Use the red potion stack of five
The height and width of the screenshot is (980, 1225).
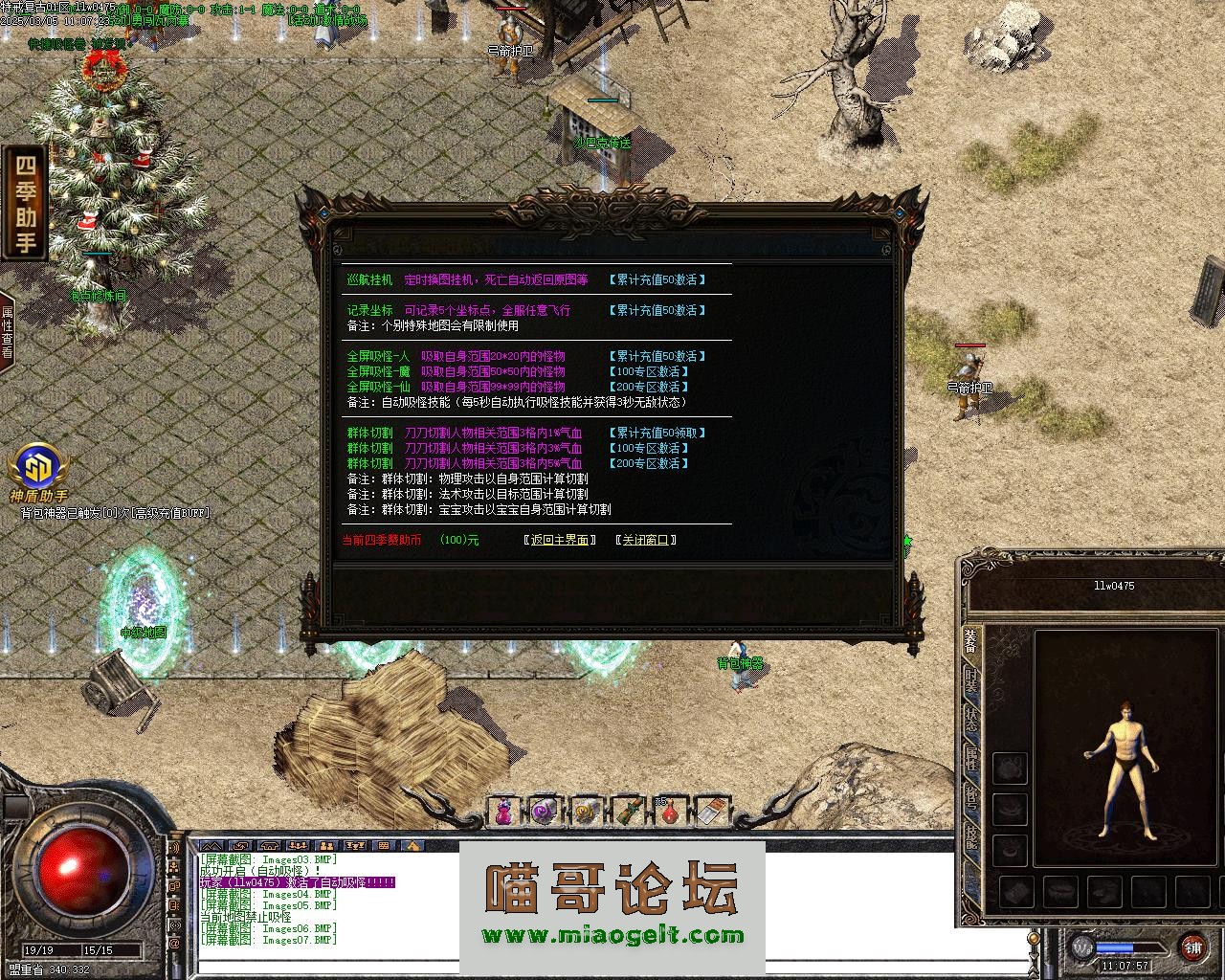coord(671,813)
